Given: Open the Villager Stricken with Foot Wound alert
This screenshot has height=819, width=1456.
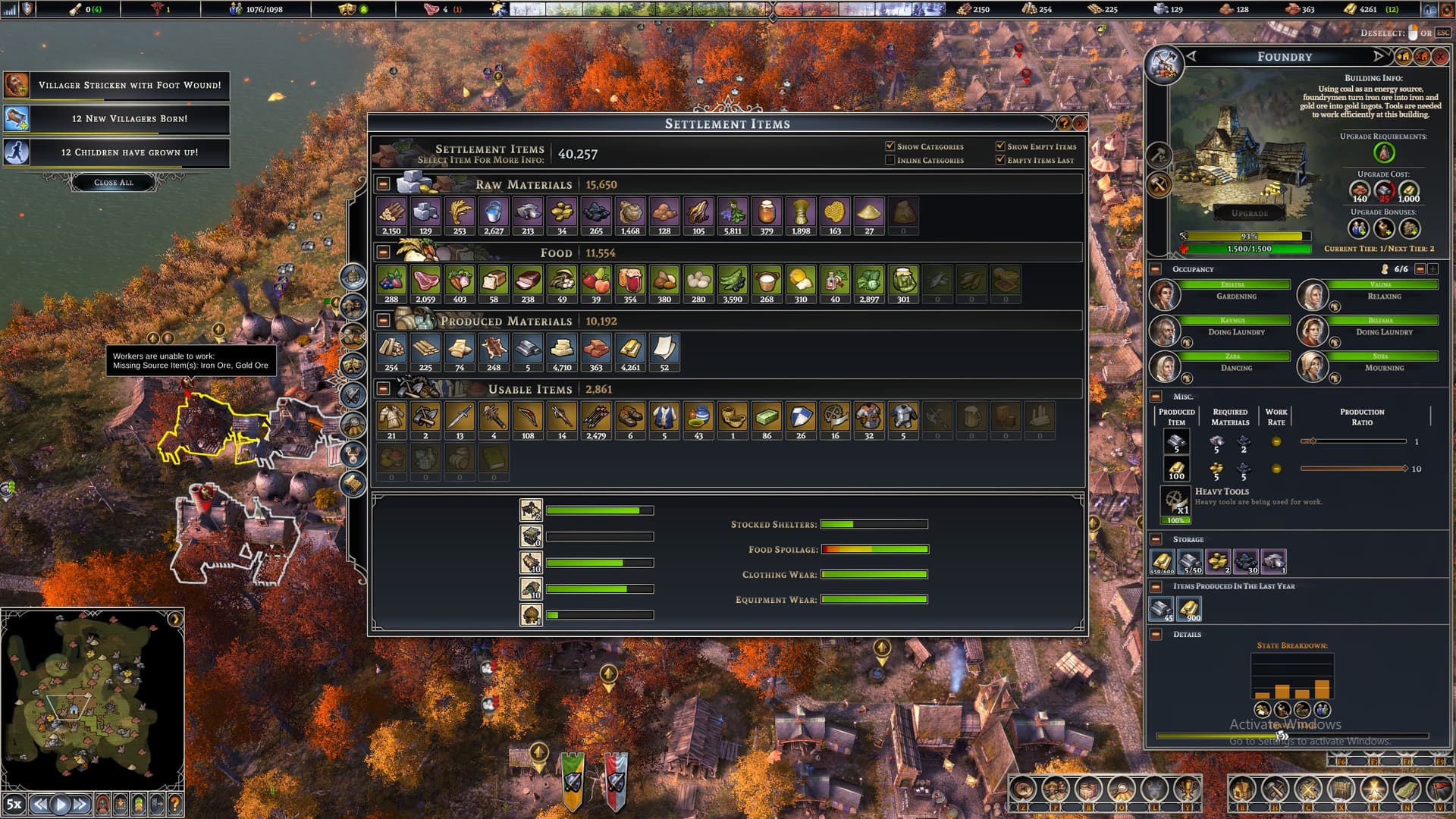Looking at the screenshot, I should (129, 86).
